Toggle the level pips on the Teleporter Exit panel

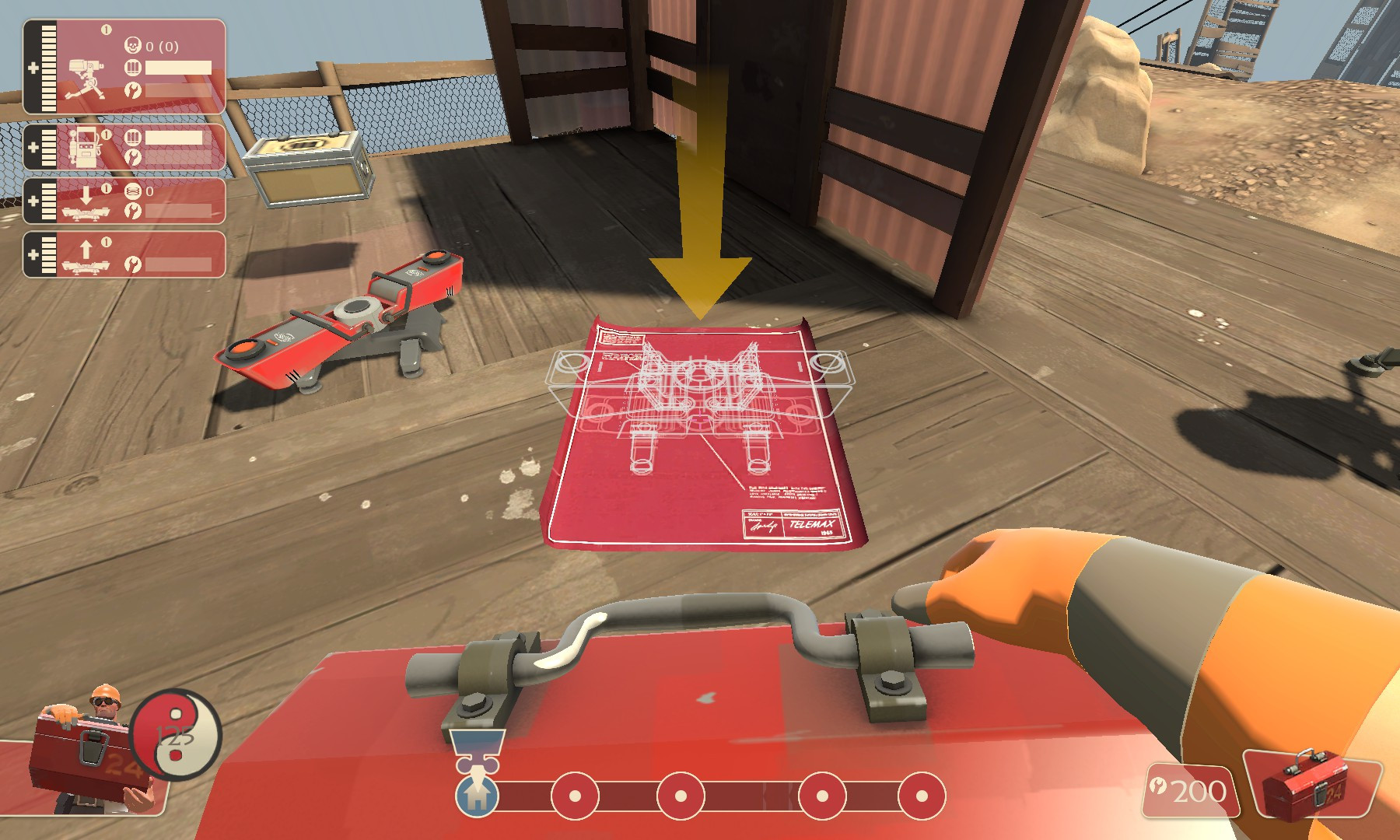click(48, 254)
